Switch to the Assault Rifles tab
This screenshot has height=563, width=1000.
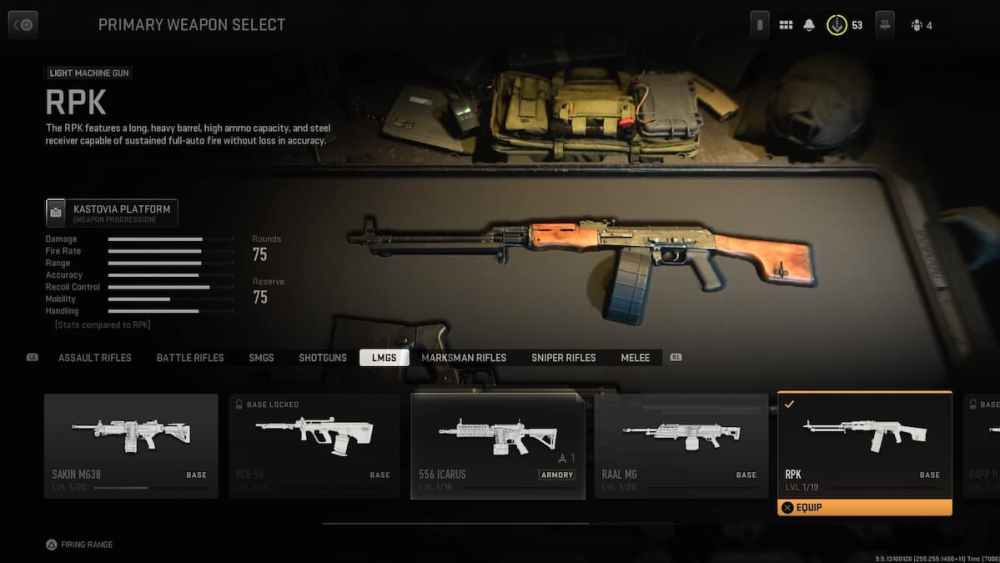[x=95, y=358]
